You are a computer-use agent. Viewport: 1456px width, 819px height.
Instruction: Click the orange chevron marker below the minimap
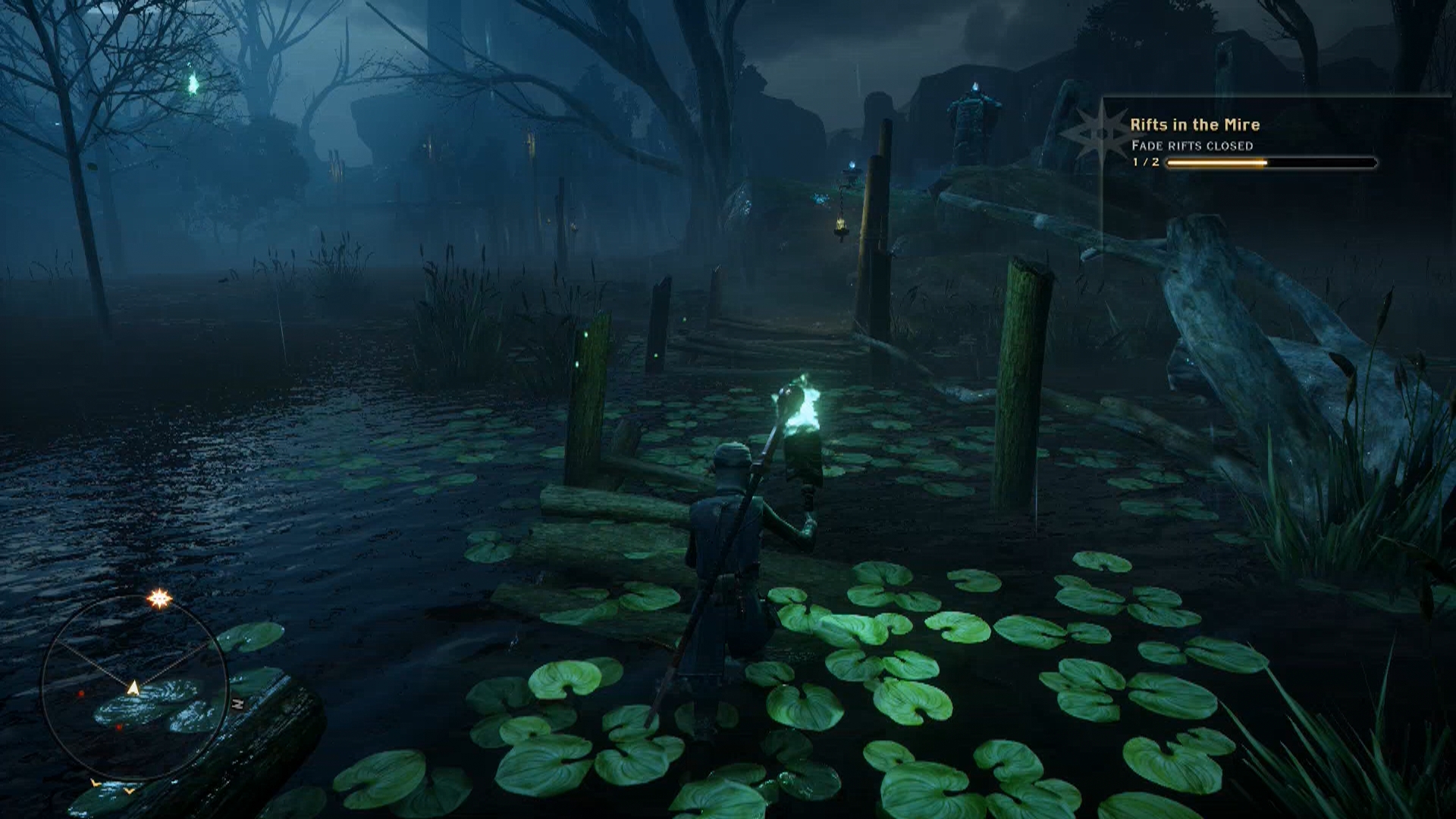pyautogui.click(x=95, y=784)
